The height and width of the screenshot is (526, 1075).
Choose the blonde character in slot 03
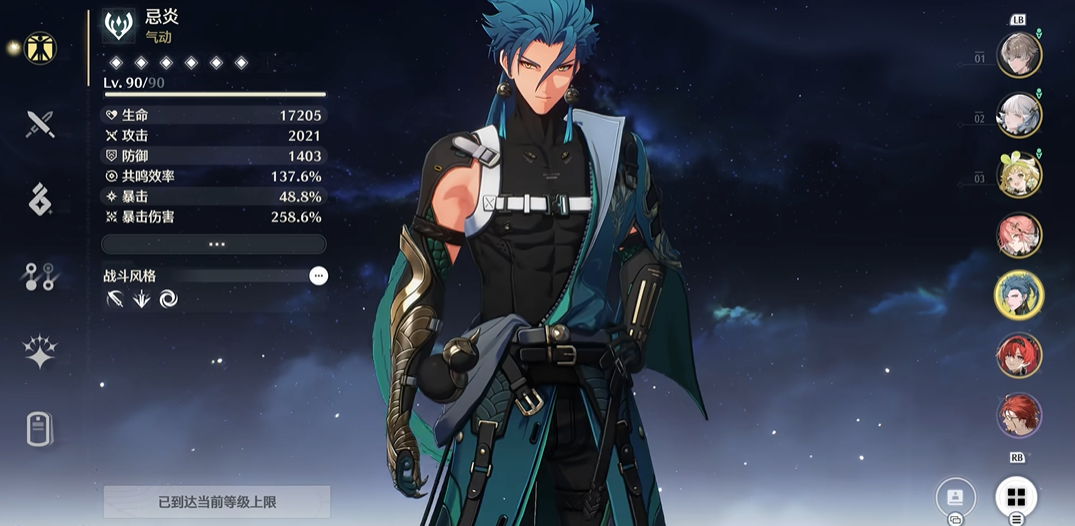click(x=1019, y=175)
